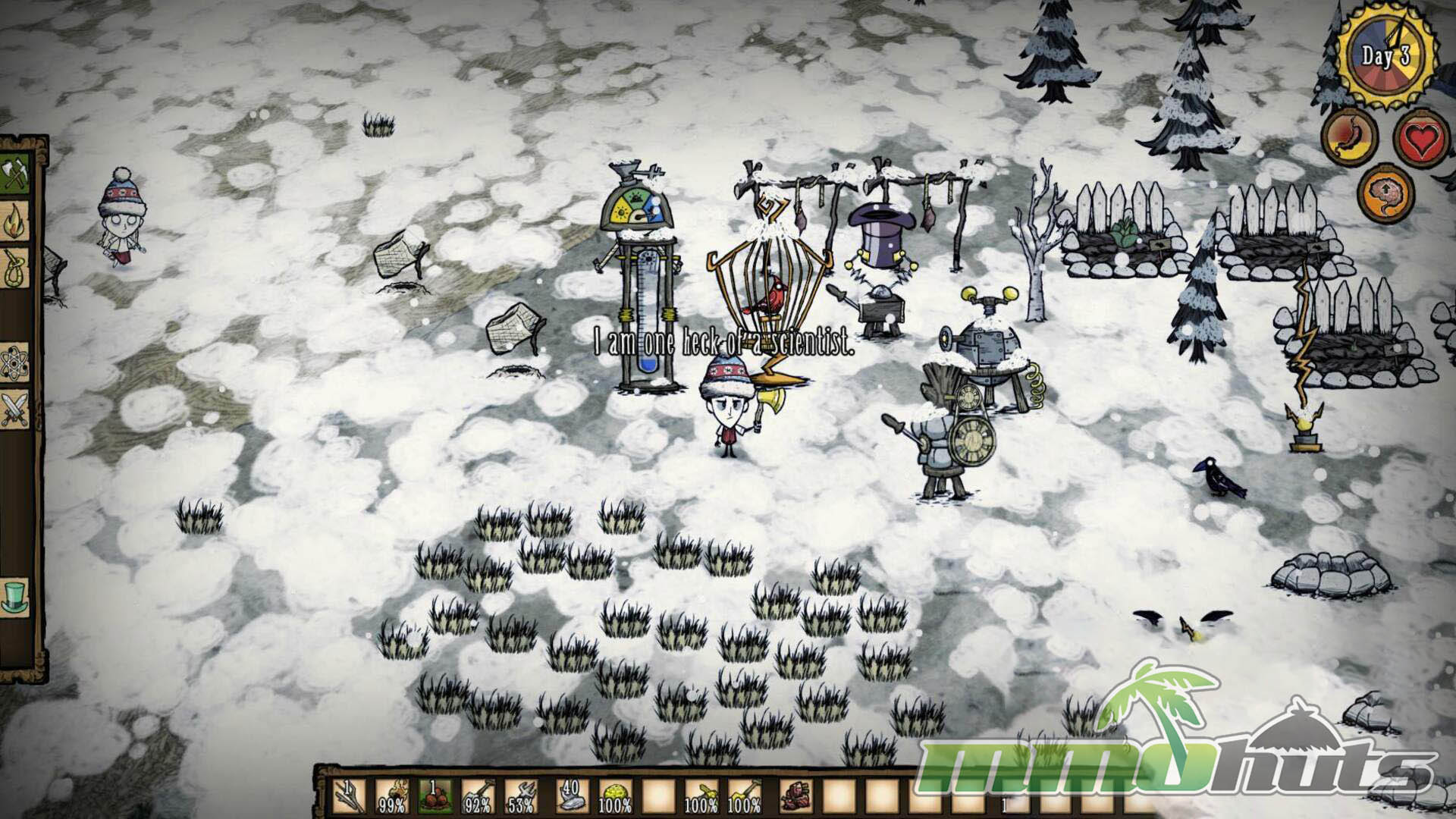Open the Dress tab with green top hat

(x=15, y=595)
